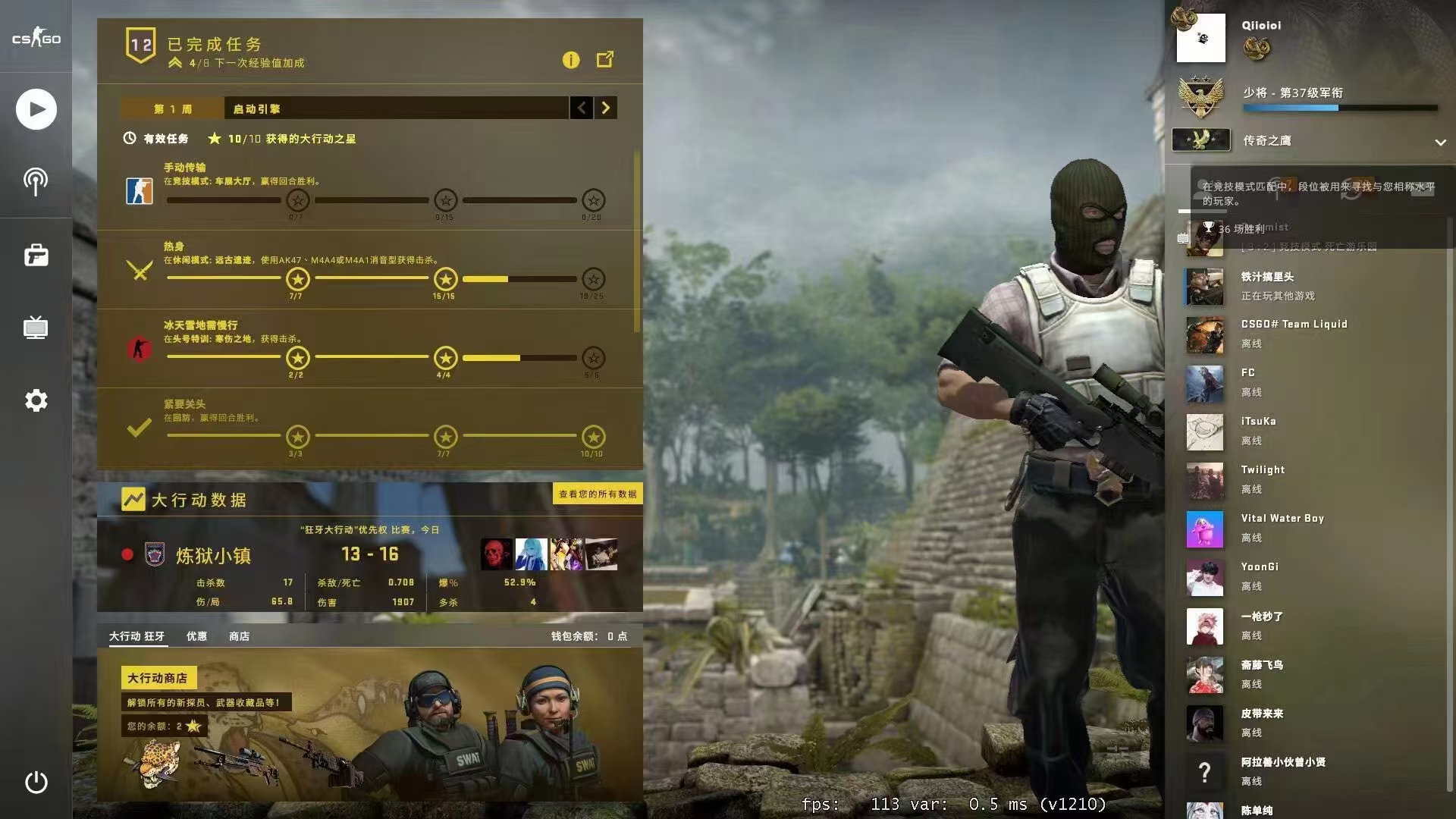Click the mission info circle icon

(x=571, y=60)
